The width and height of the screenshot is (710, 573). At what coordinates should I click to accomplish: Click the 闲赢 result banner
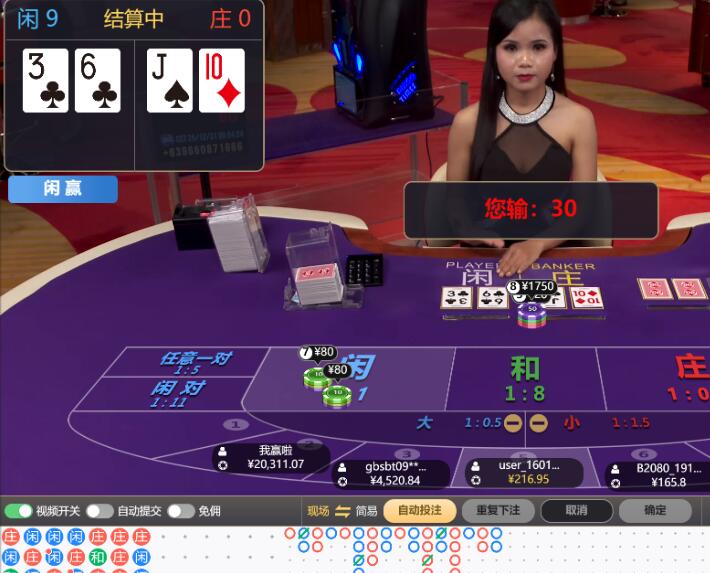coord(63,189)
